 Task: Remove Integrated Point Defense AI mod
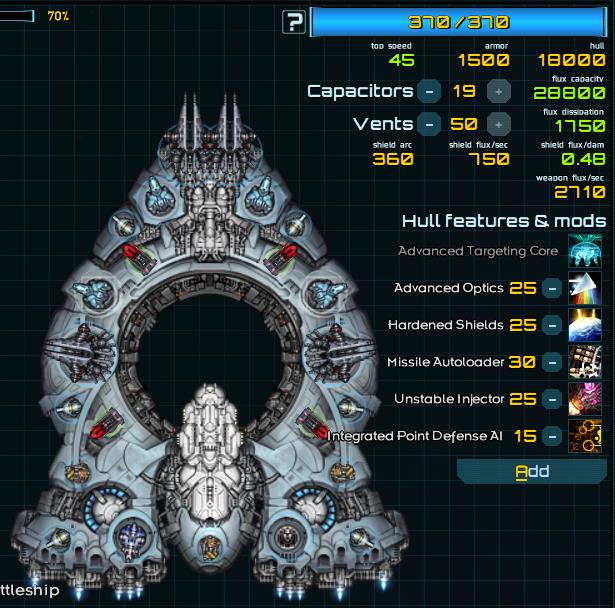551,436
